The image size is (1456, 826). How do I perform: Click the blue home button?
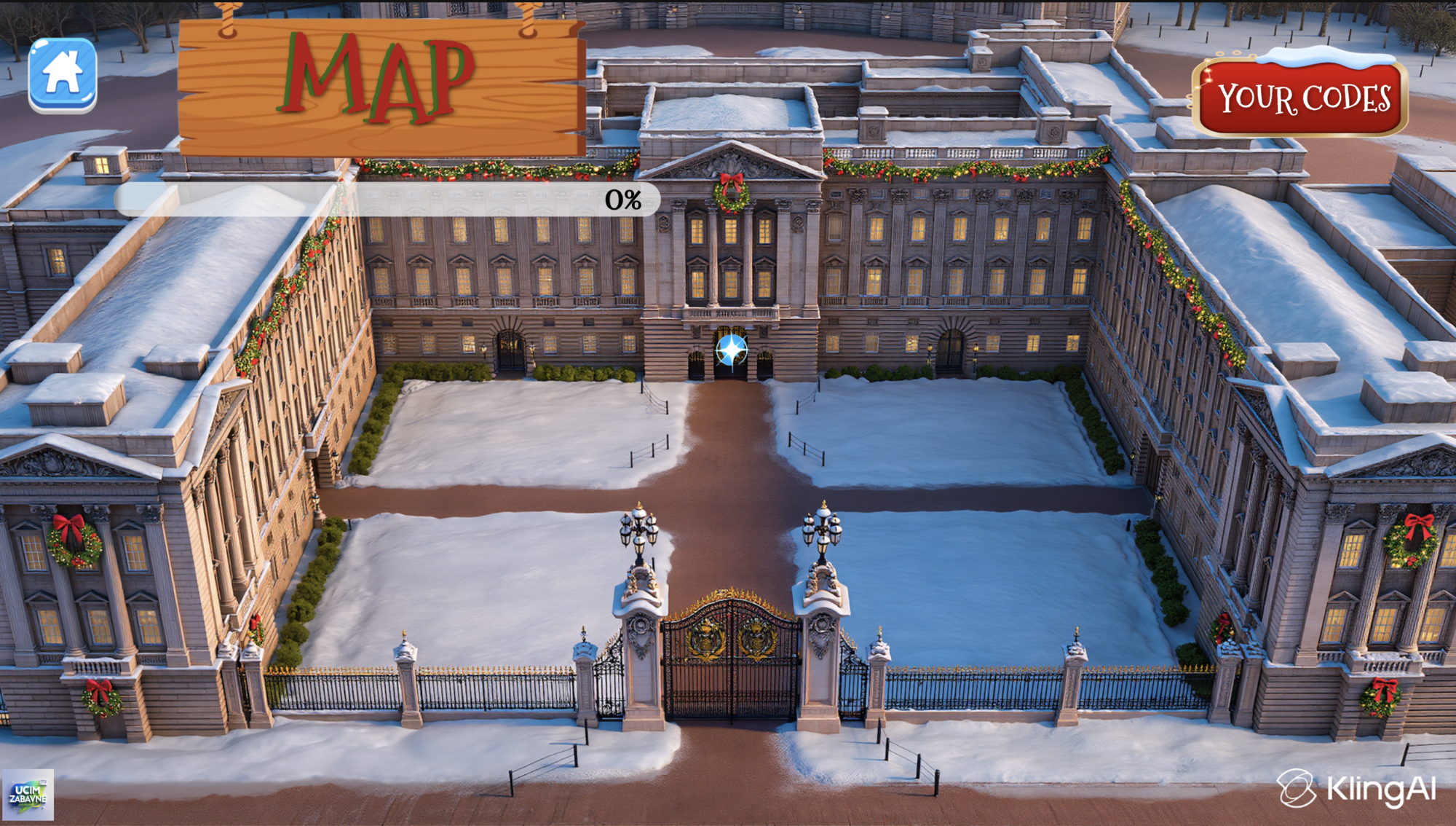click(x=63, y=75)
